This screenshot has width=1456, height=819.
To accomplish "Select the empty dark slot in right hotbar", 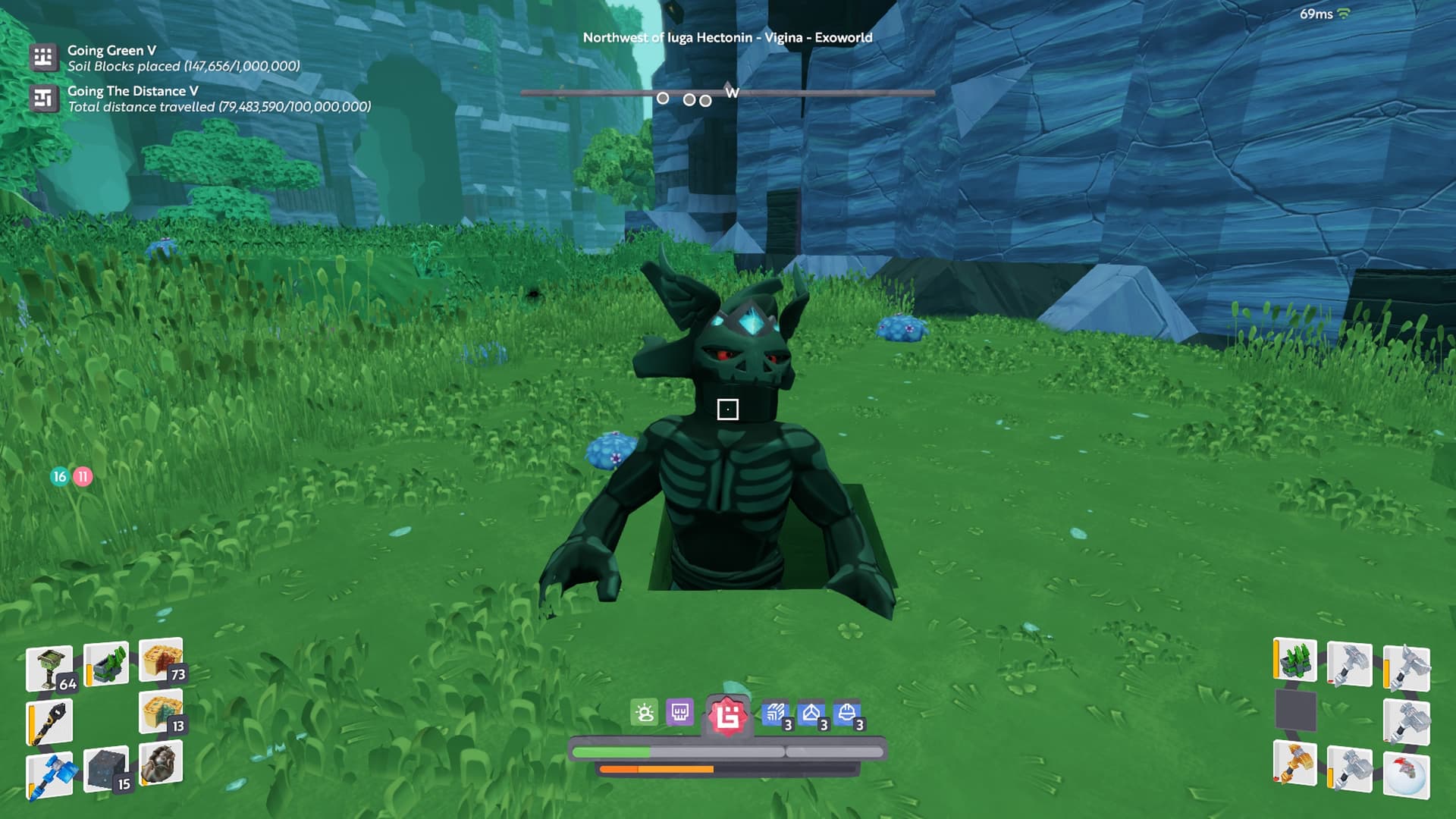I will pyautogui.click(x=1295, y=711).
